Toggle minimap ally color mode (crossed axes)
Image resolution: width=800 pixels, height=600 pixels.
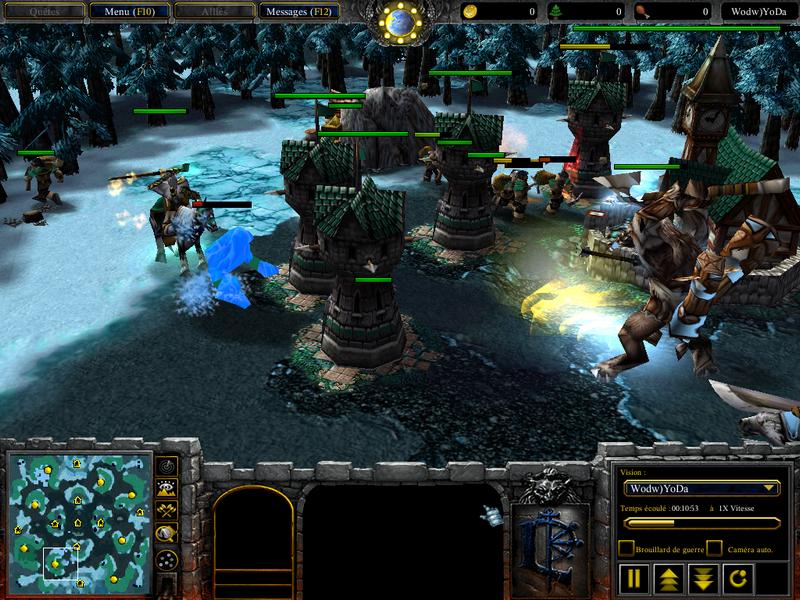pos(167,511)
